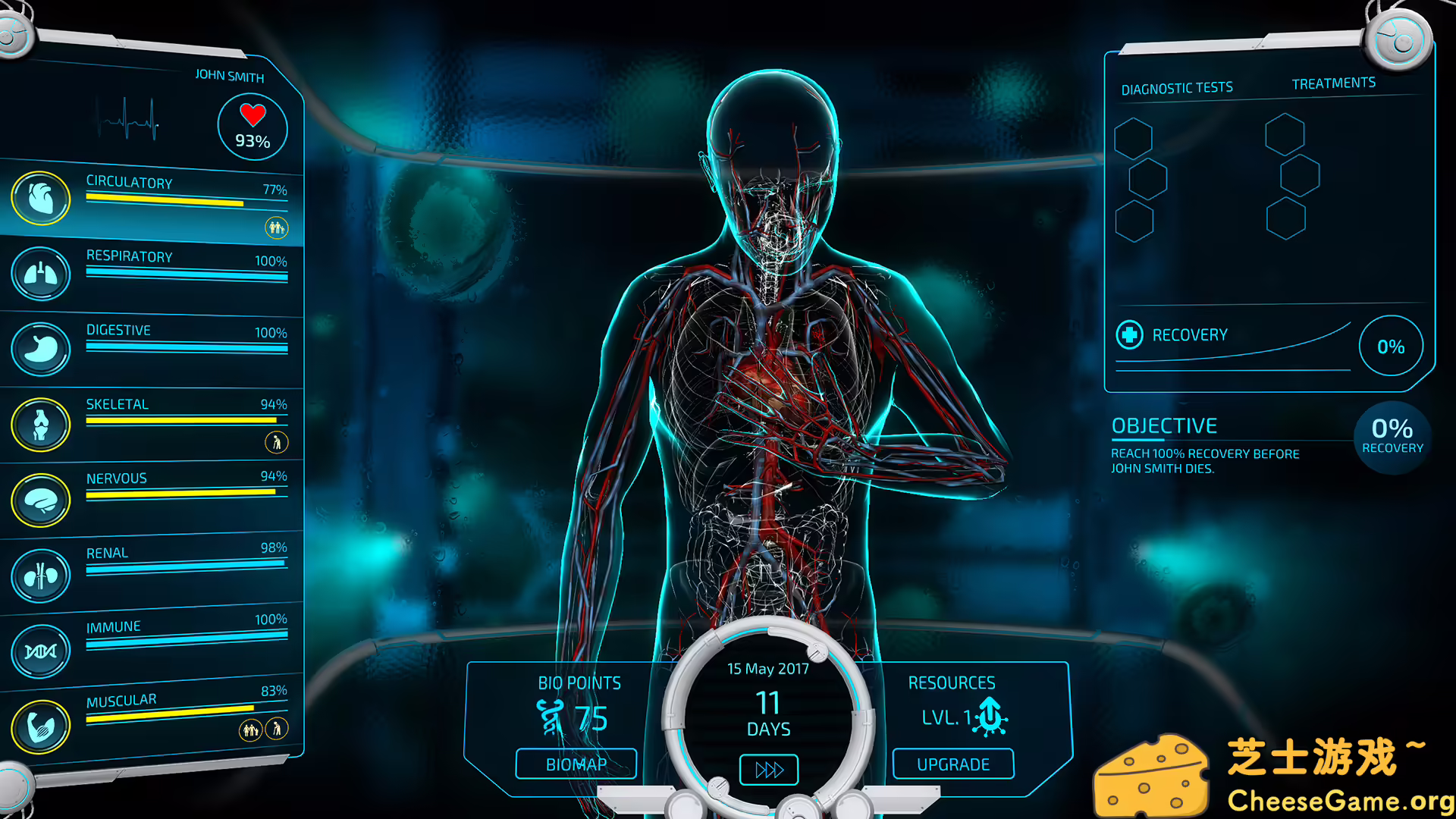
Task: Open the Respiratory lungs panel
Action: pos(42,275)
